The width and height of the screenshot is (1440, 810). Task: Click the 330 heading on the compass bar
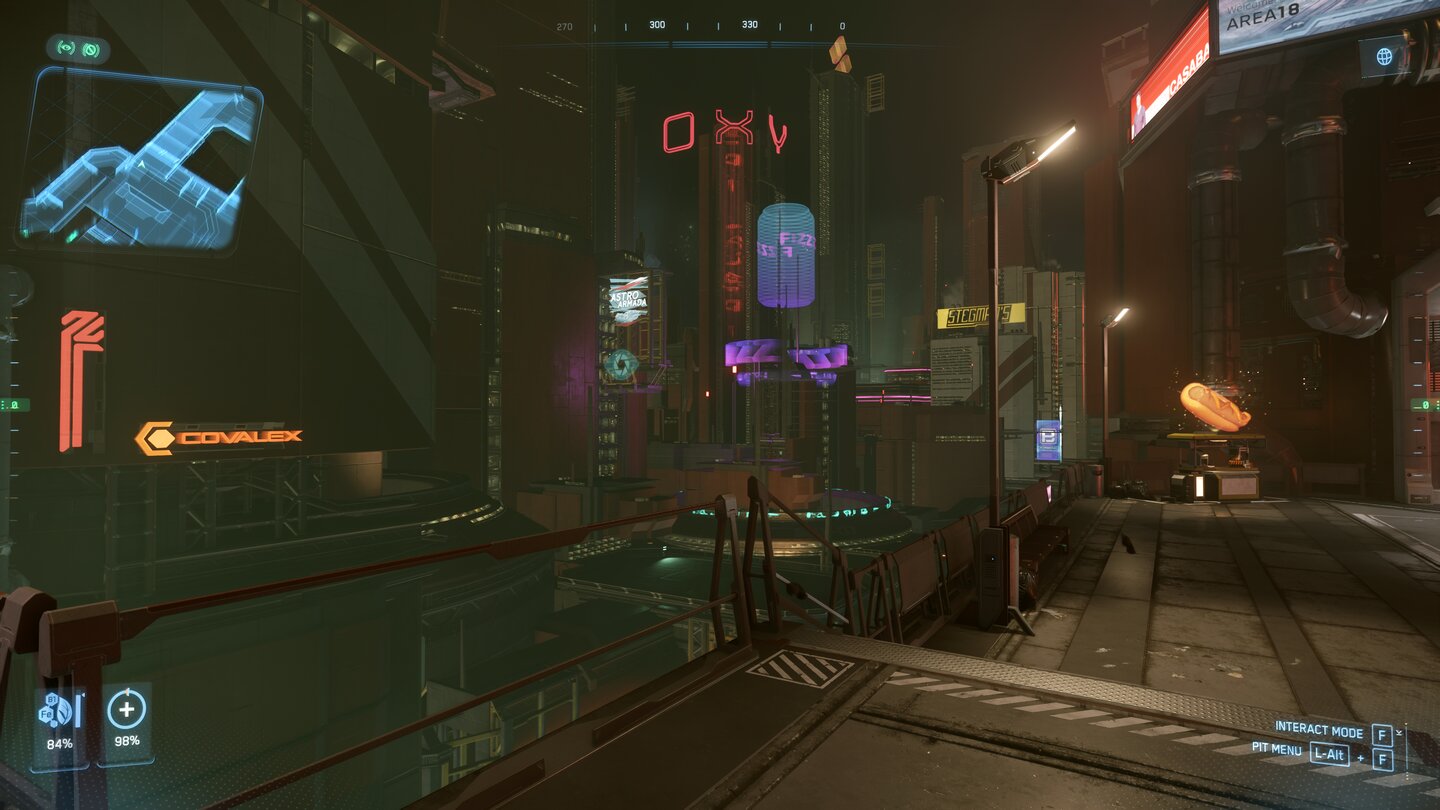749,23
